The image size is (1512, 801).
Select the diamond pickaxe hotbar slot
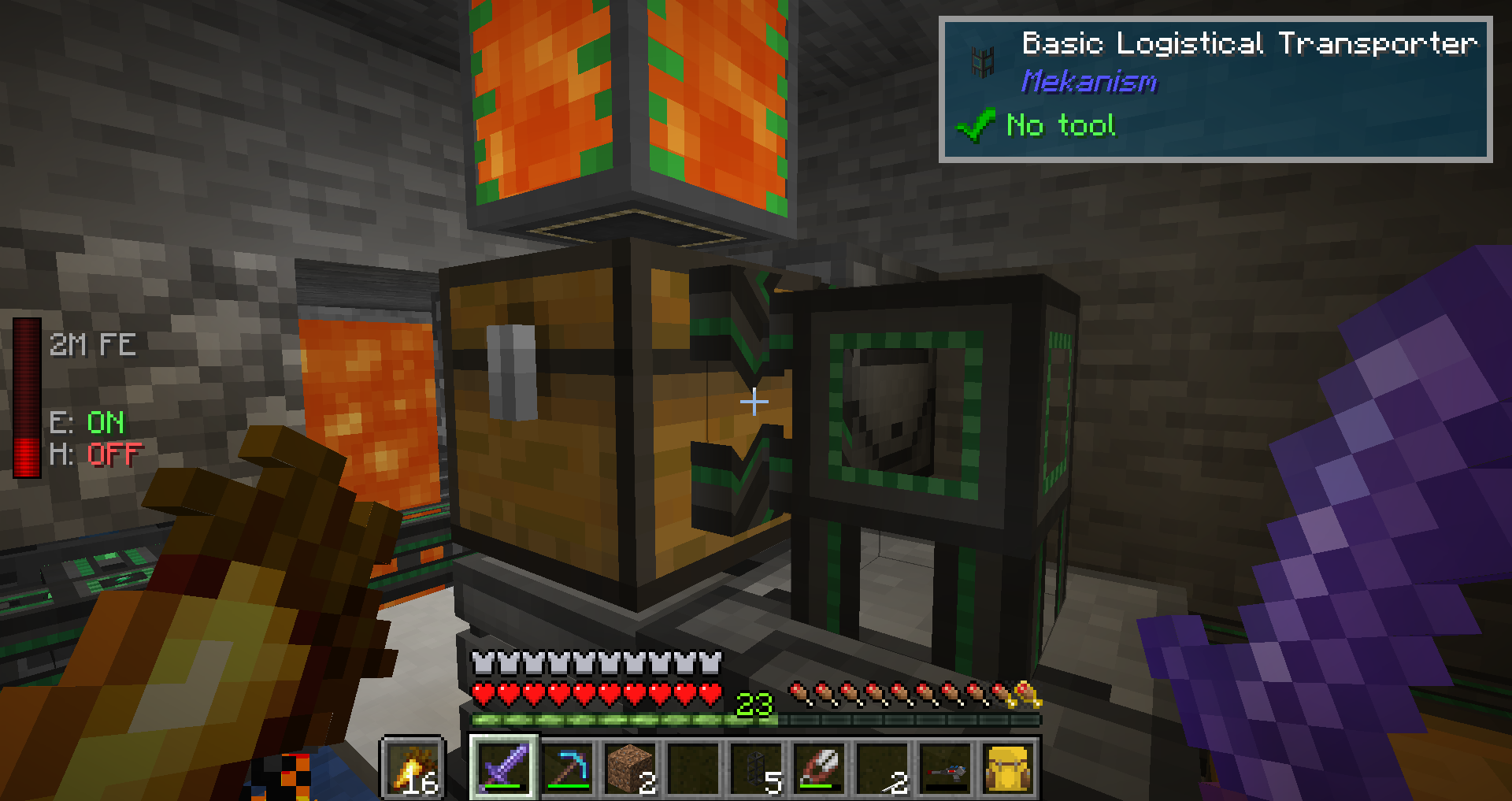[x=568, y=767]
